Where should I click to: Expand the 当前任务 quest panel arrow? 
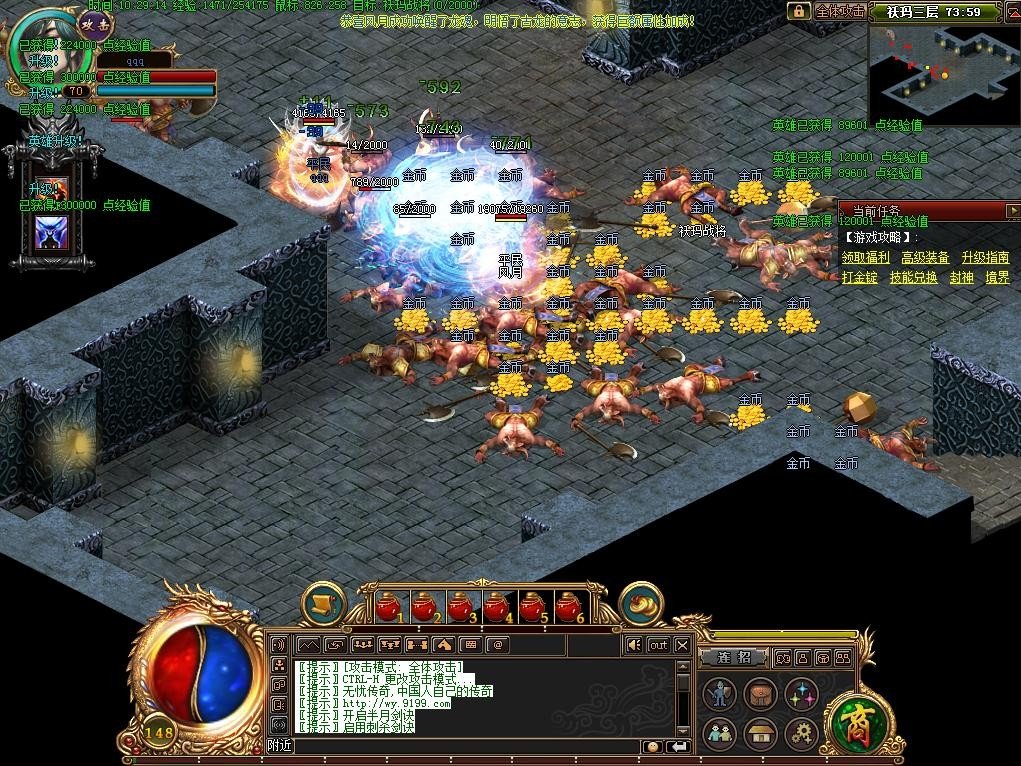click(1013, 210)
